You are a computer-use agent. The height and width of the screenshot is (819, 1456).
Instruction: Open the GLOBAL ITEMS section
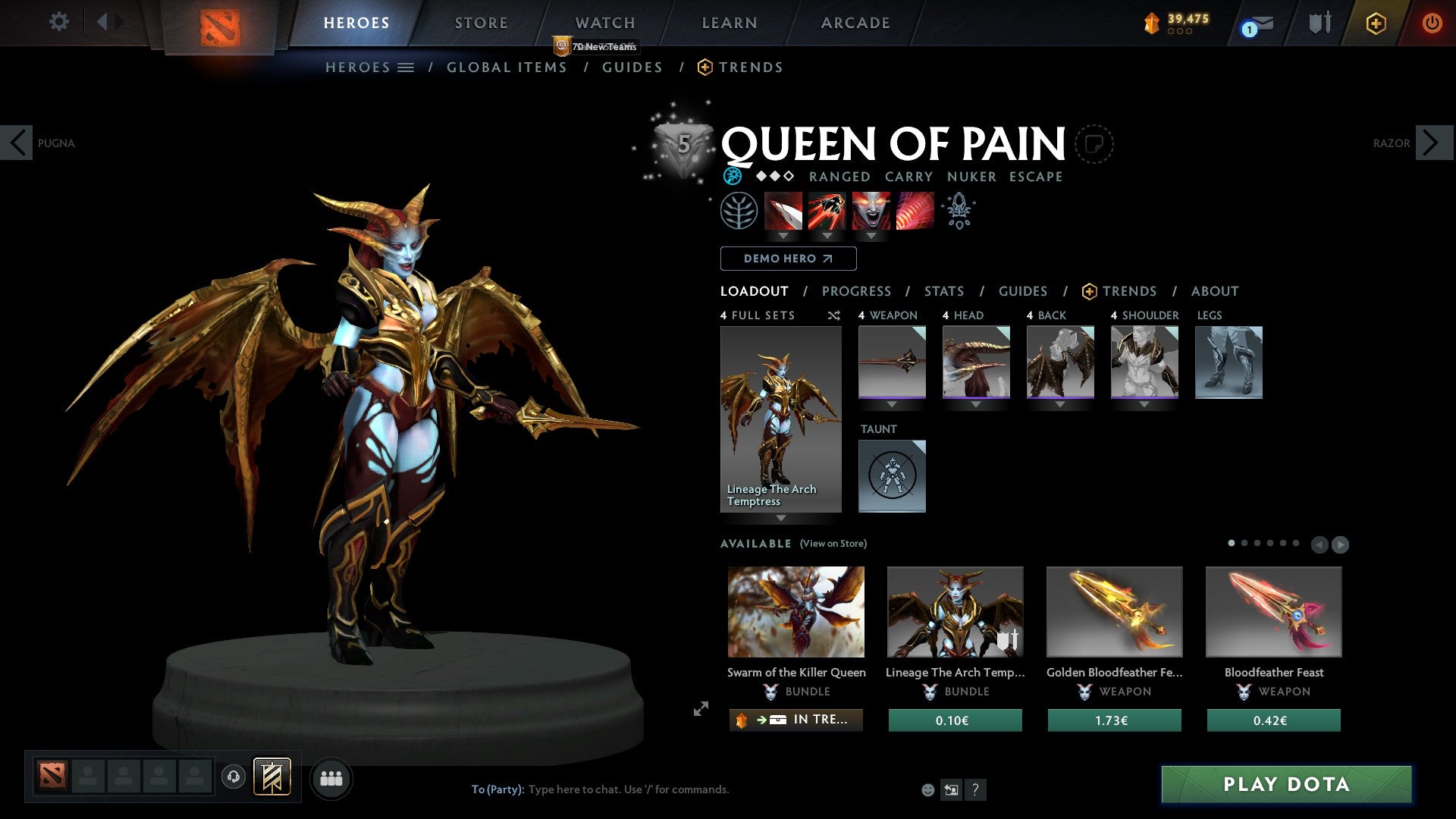coord(507,67)
